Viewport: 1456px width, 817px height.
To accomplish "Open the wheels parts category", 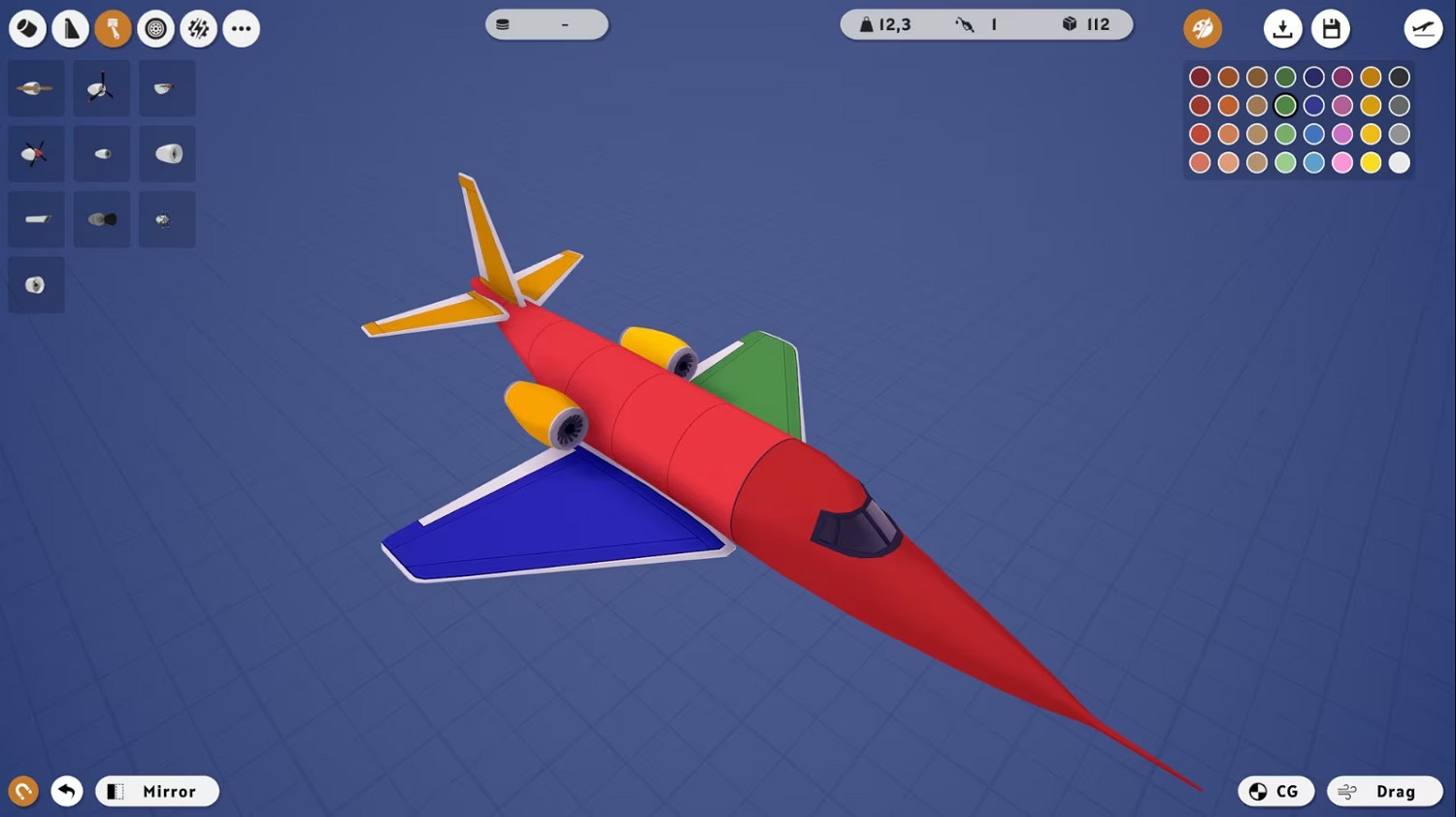I will (x=155, y=28).
